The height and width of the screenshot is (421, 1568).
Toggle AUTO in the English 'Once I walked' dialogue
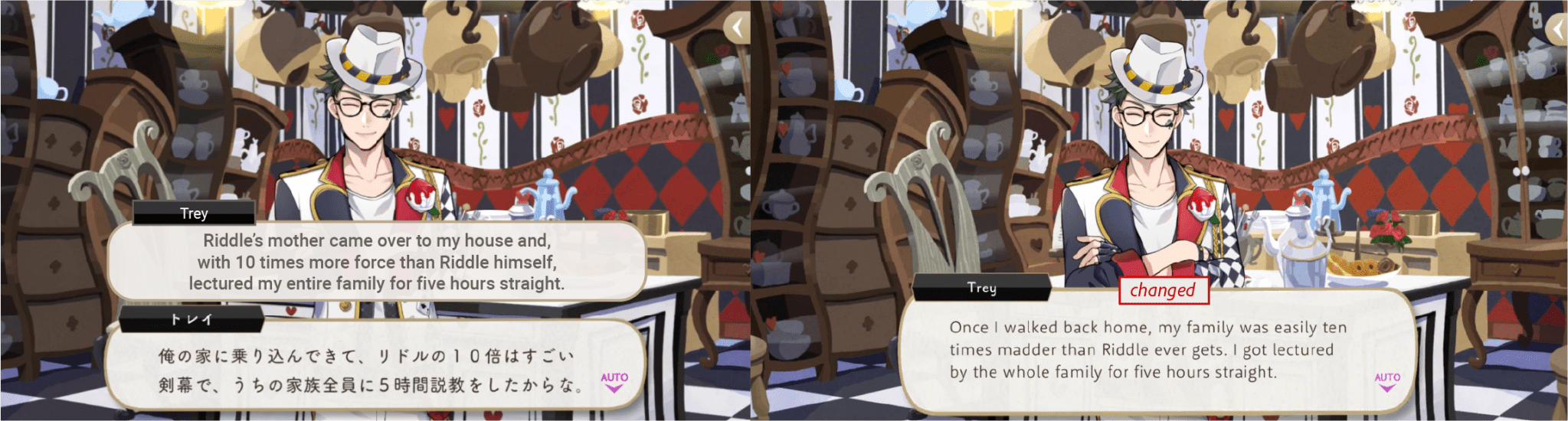coord(1386,381)
